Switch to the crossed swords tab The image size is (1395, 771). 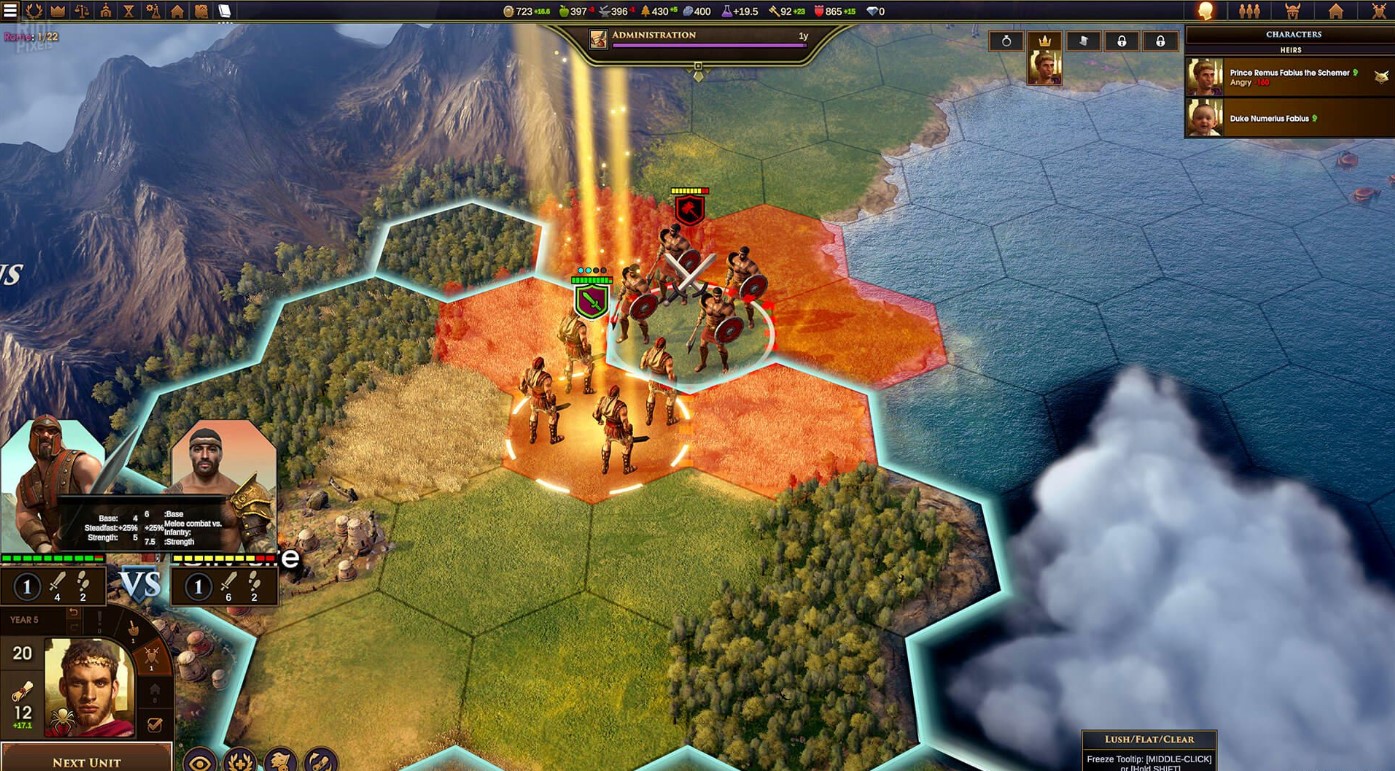coord(1379,11)
